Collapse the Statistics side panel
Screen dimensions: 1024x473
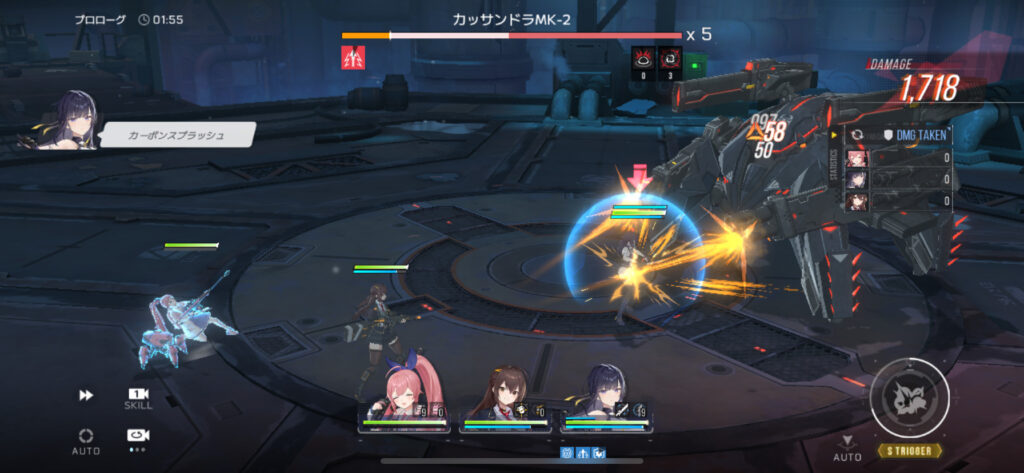point(835,134)
